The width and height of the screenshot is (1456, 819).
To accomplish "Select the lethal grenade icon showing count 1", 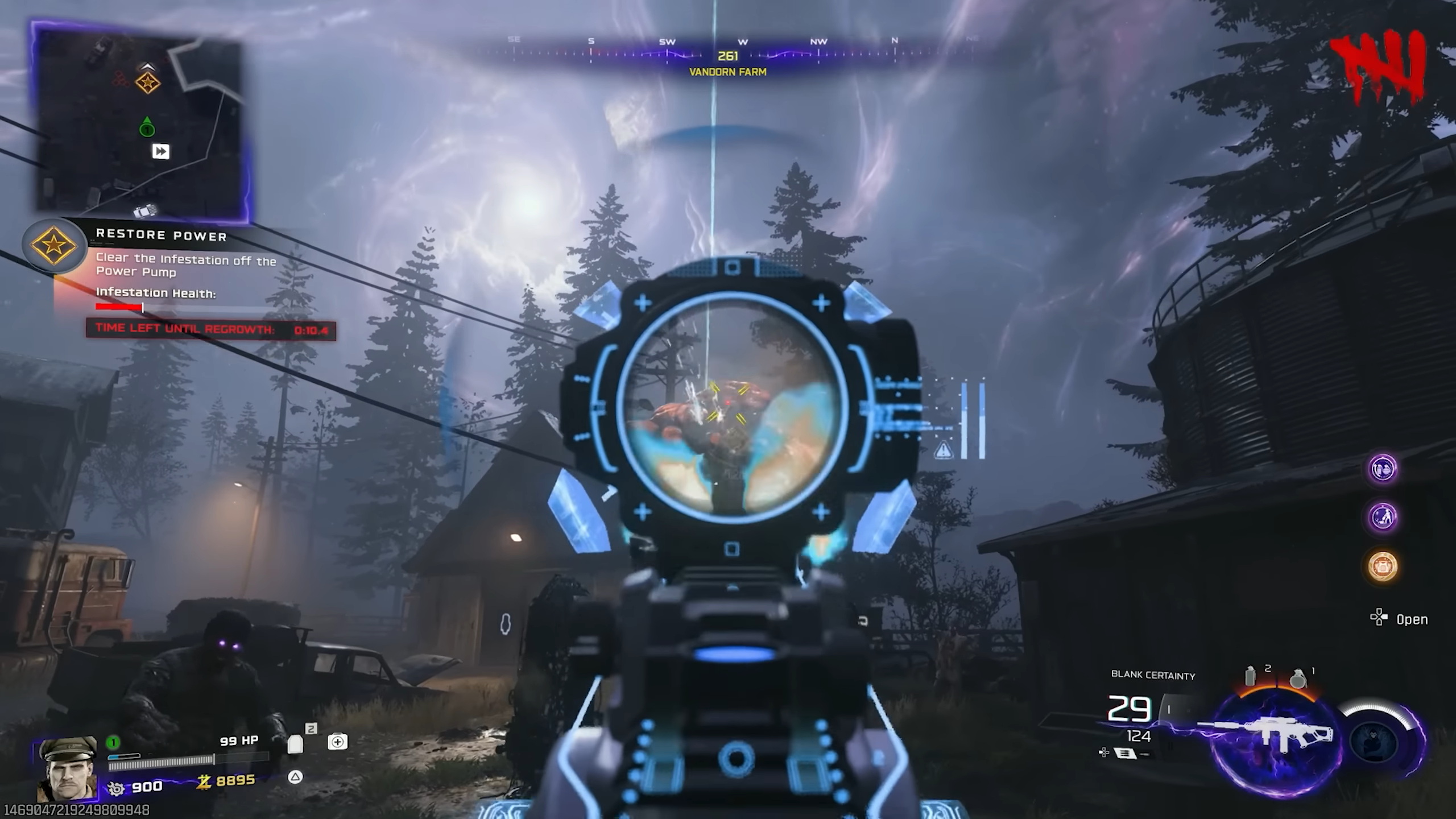I will tap(1298, 680).
